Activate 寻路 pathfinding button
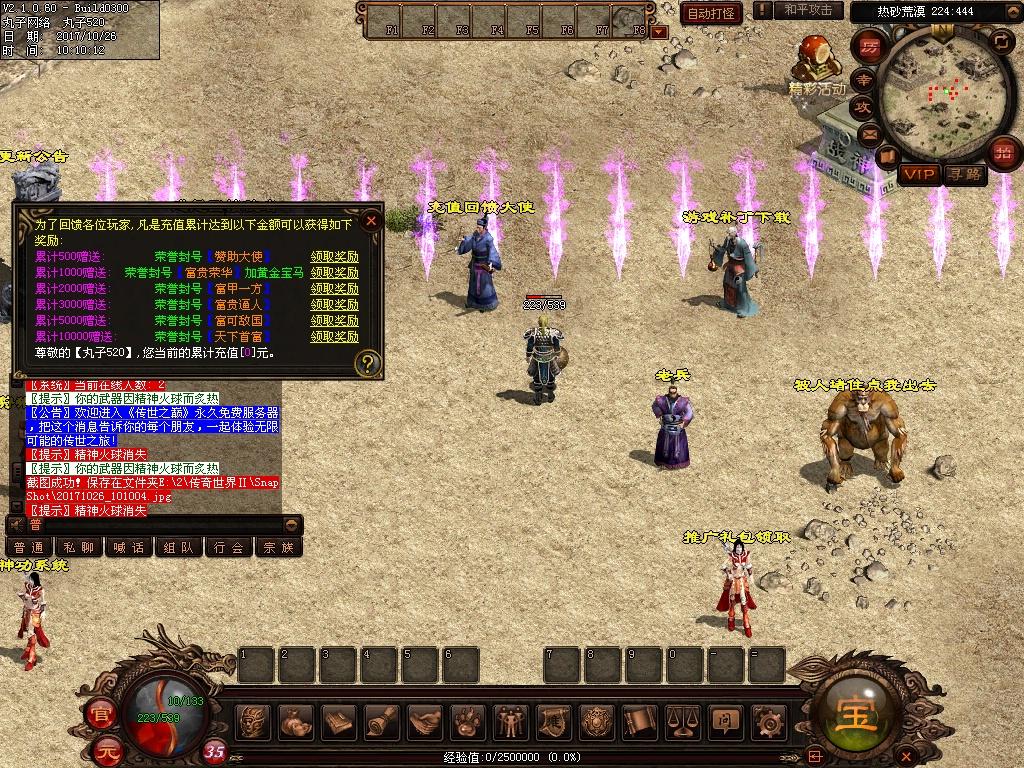Screen dimensions: 1024x768 tap(965, 174)
